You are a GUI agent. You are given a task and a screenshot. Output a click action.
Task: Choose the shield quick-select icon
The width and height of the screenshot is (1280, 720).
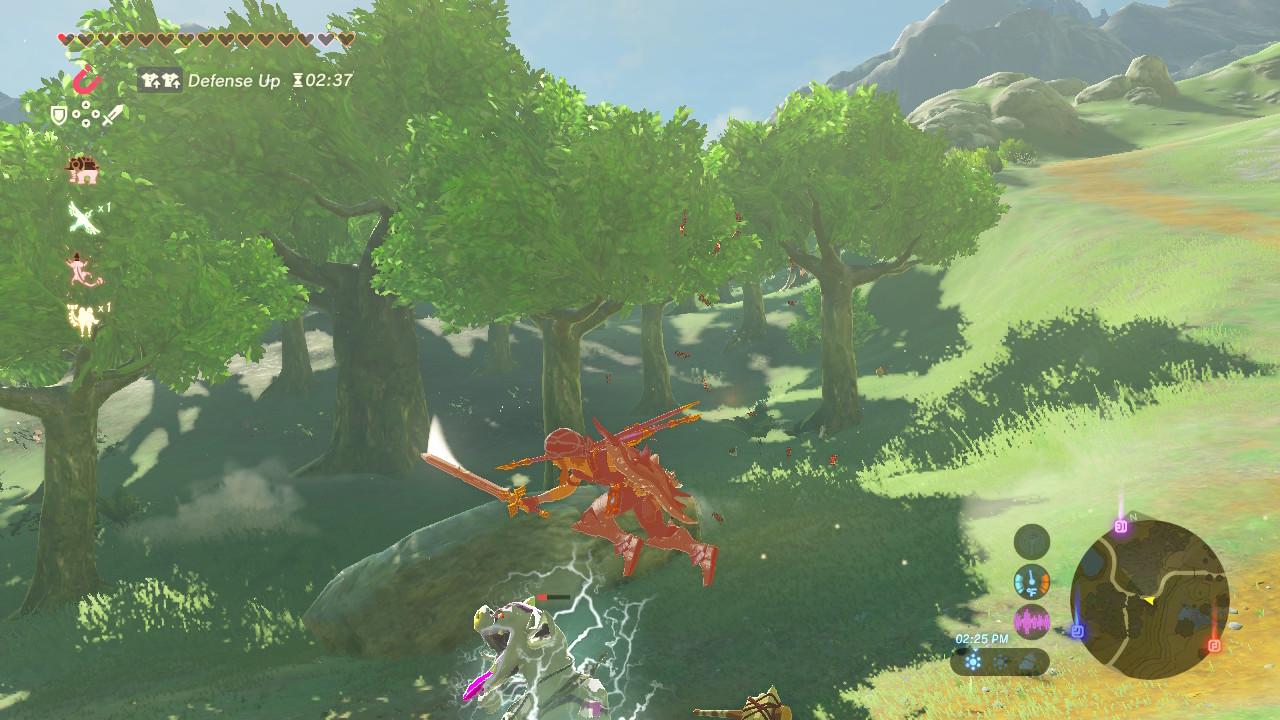coord(58,116)
